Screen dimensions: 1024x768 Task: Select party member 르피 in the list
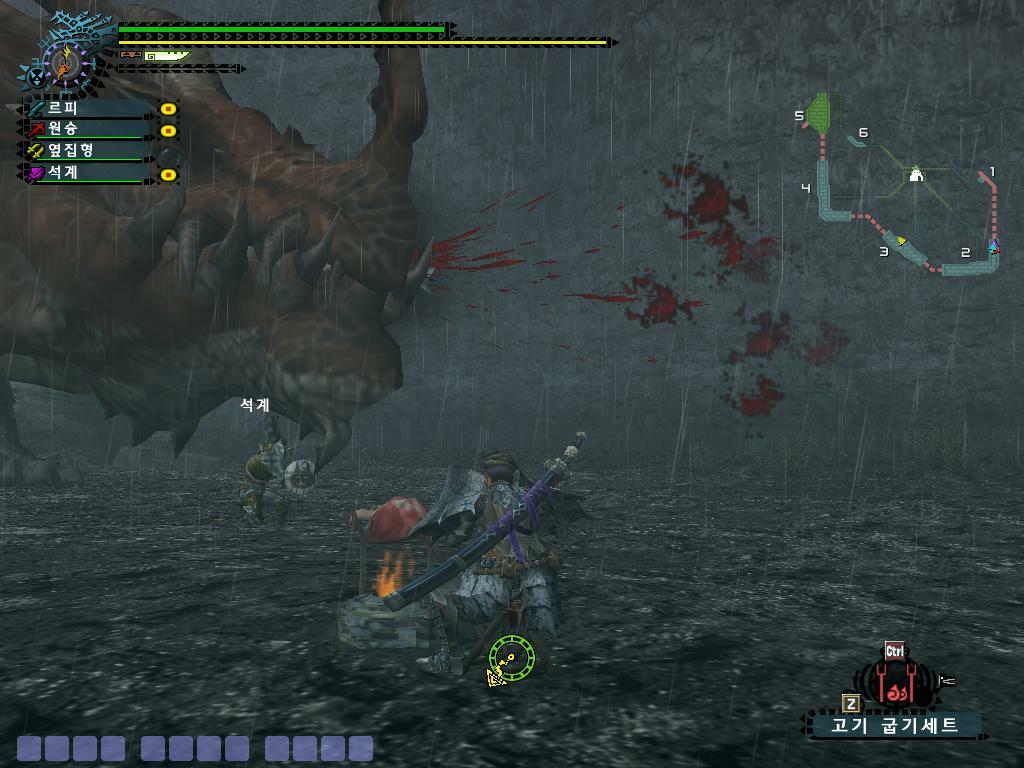88,108
